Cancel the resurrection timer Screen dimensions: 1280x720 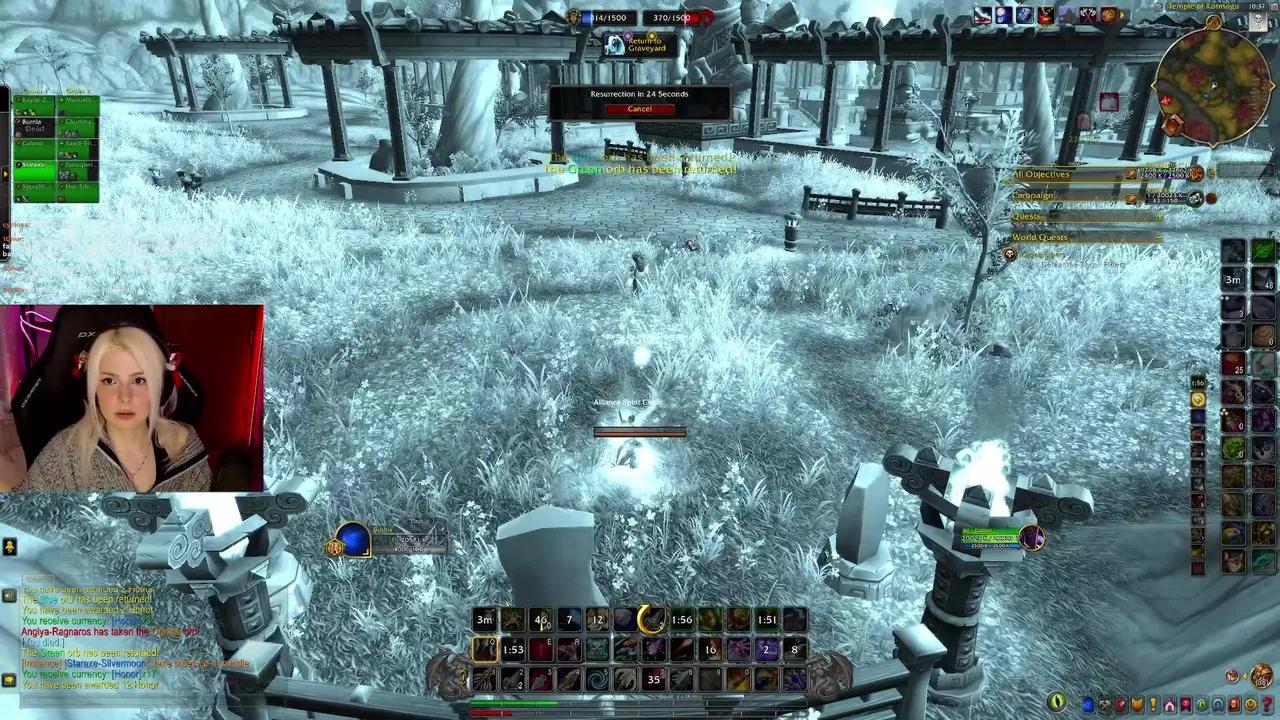639,109
